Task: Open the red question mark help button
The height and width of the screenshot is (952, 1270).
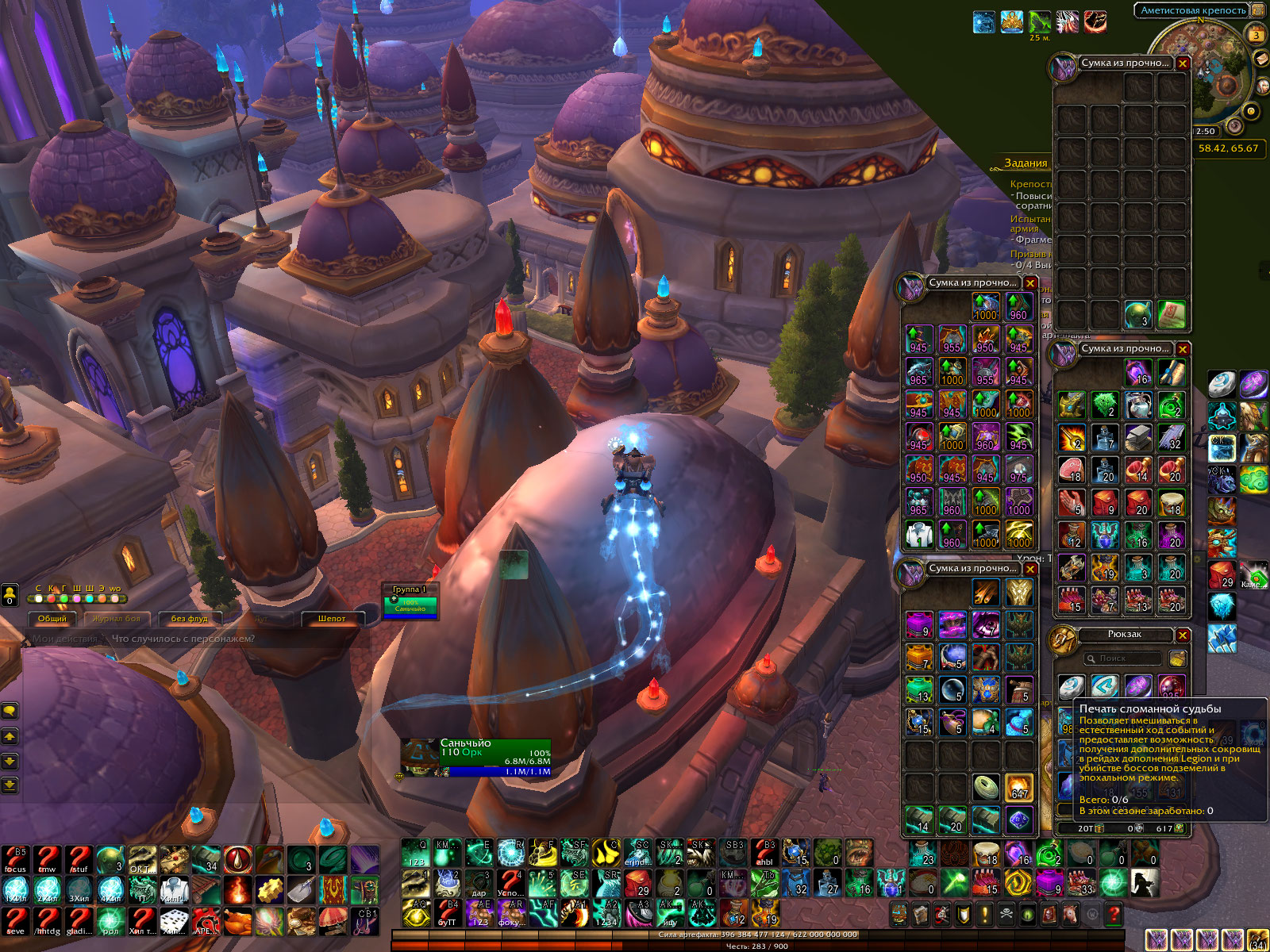Action: [1114, 915]
